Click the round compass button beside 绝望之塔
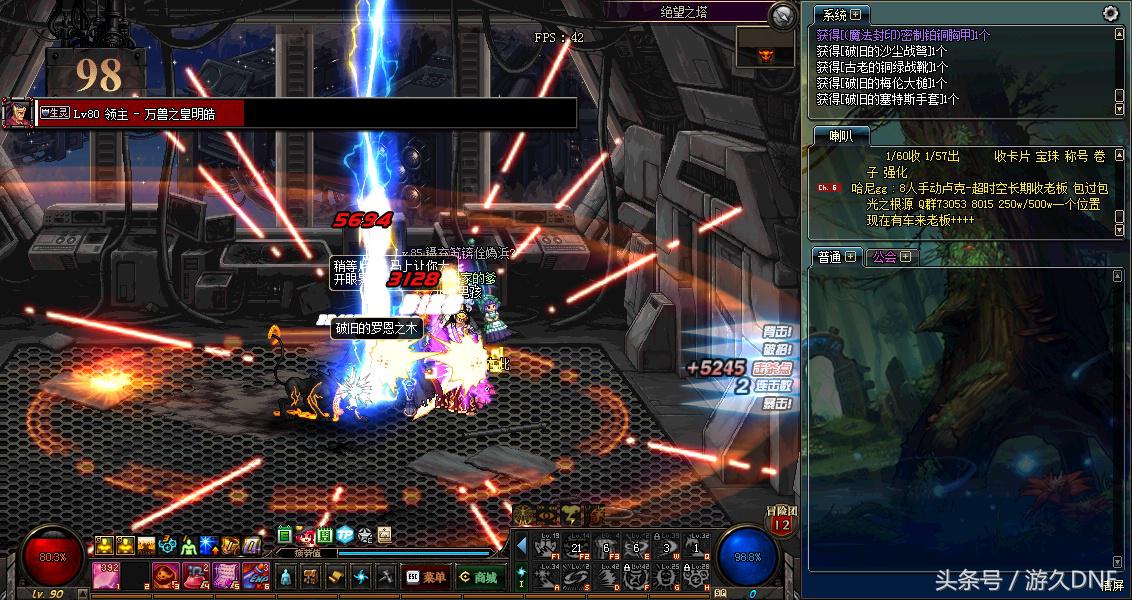Viewport: 1132px width, 600px height. (x=783, y=14)
